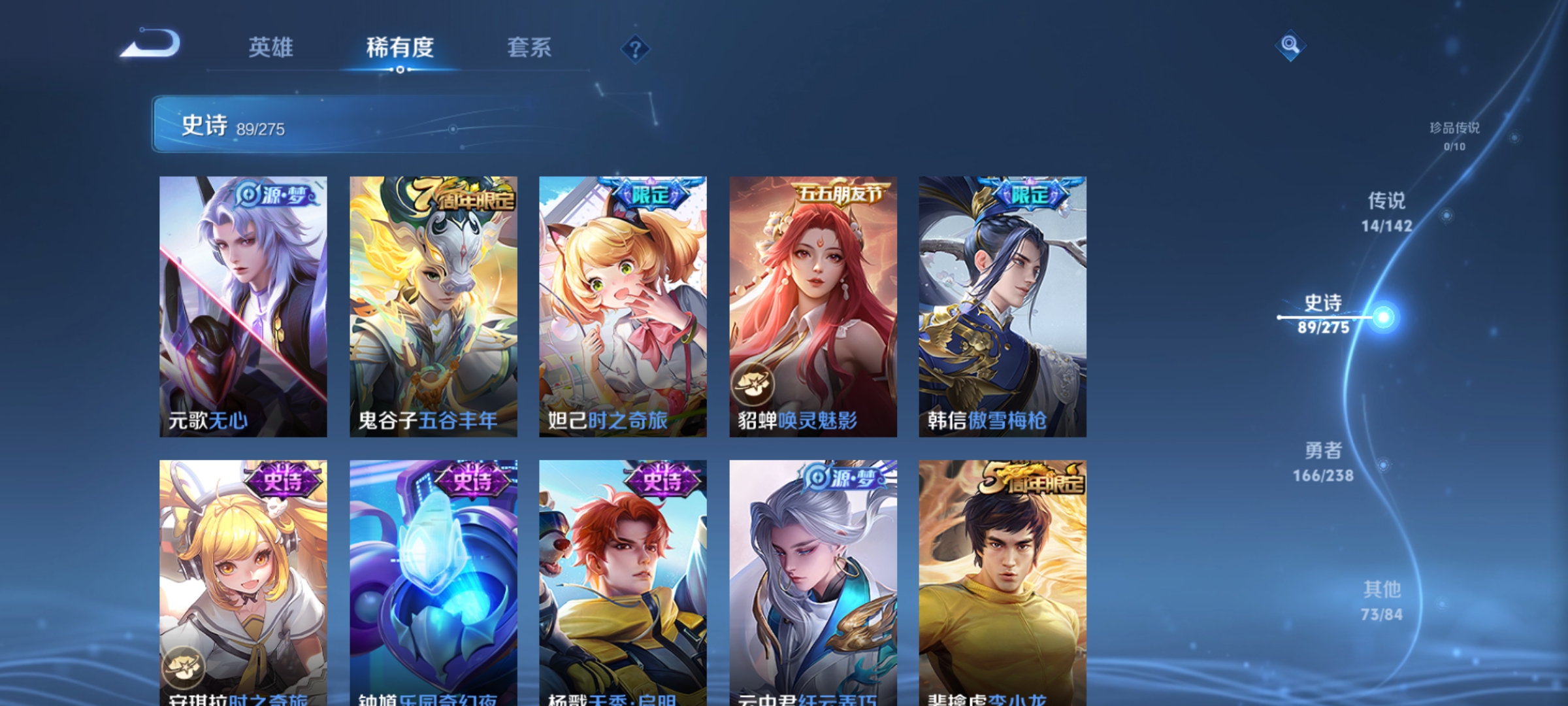Open the search magnifier icon
Screen dimensions: 1568x706
tap(1290, 46)
